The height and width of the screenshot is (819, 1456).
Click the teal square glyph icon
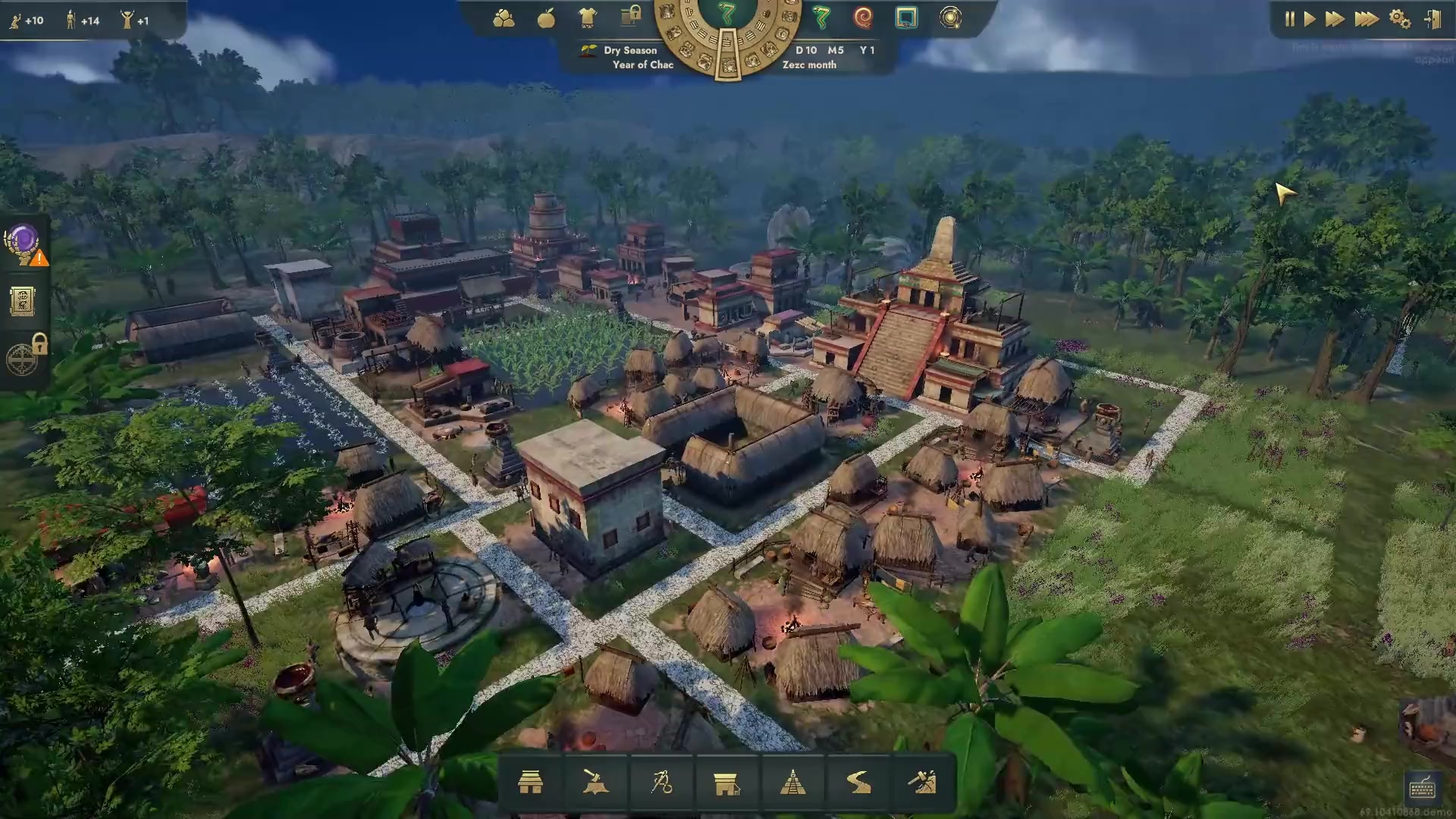click(x=906, y=17)
